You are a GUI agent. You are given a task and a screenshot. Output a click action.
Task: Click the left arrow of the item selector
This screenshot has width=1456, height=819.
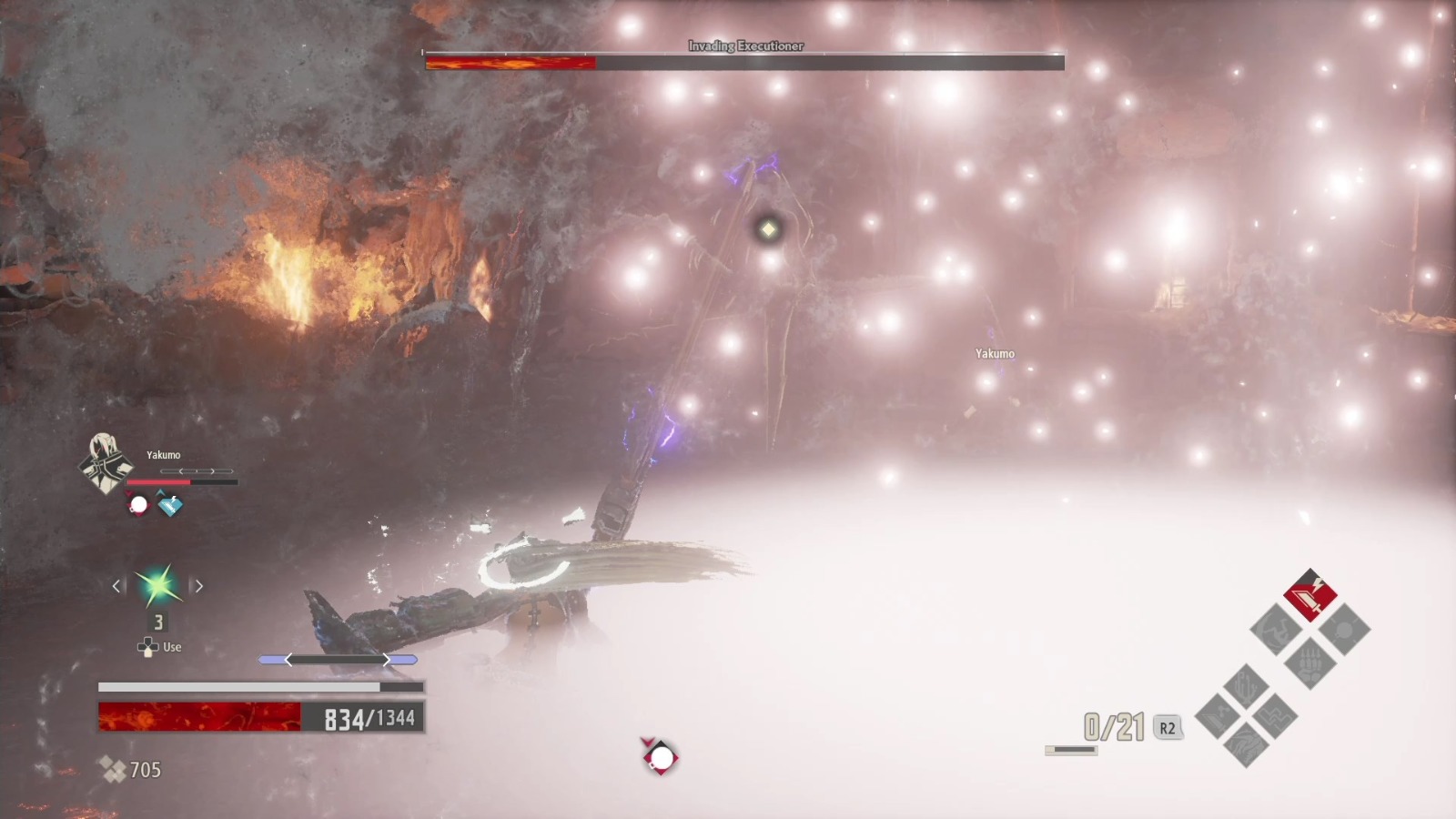(x=116, y=585)
